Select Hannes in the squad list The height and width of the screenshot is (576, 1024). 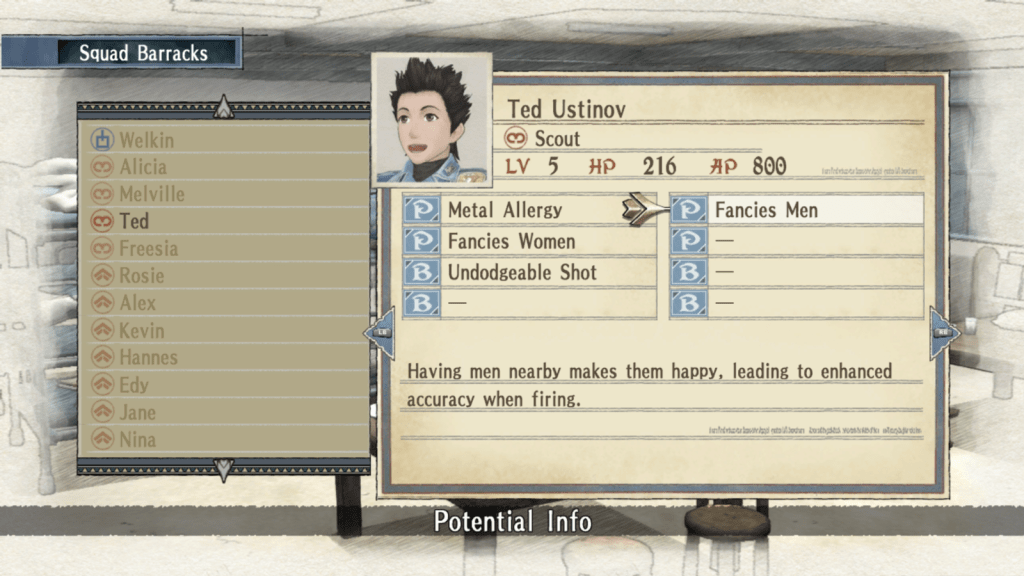148,357
